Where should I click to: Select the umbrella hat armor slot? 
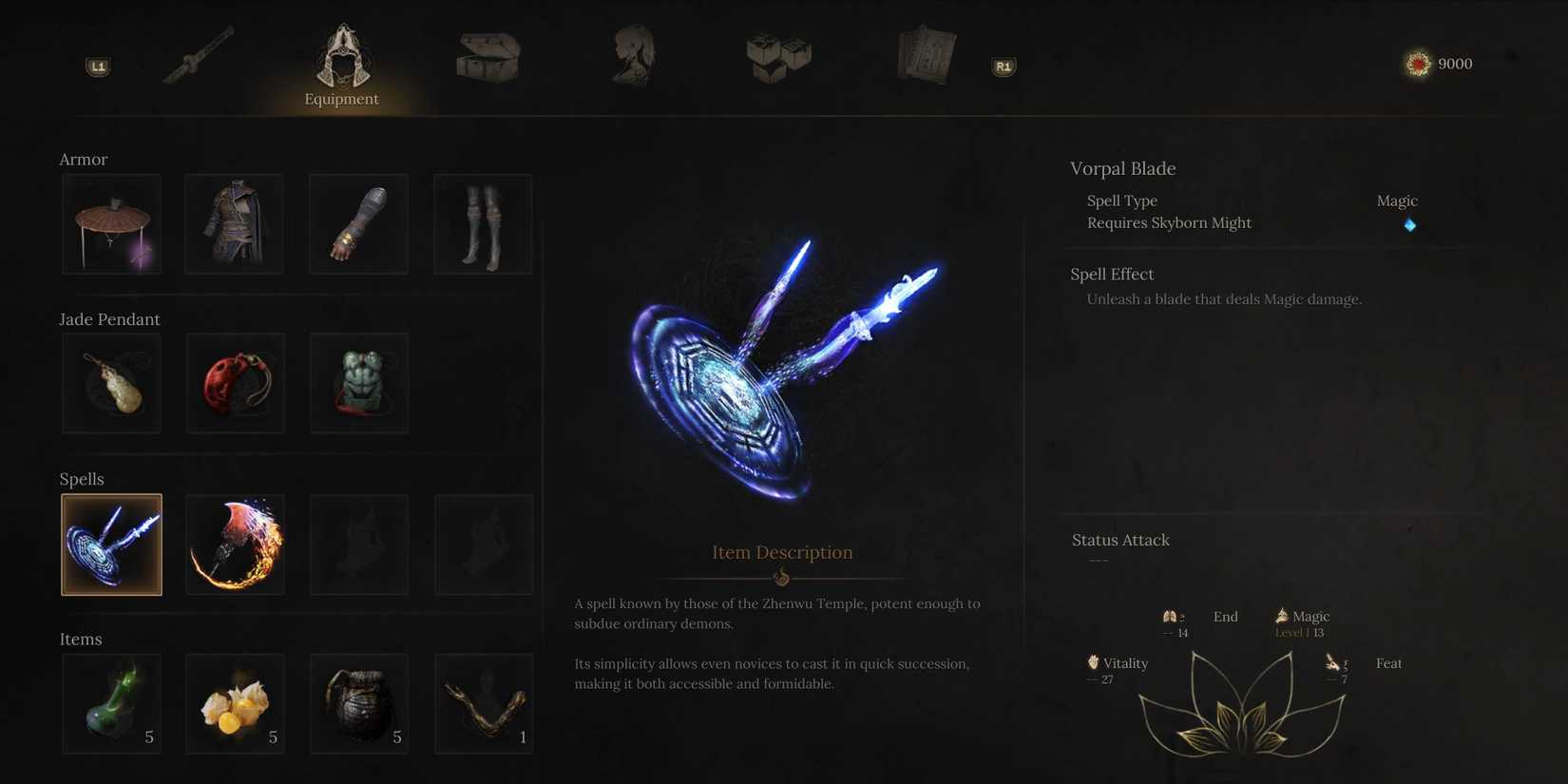(111, 223)
